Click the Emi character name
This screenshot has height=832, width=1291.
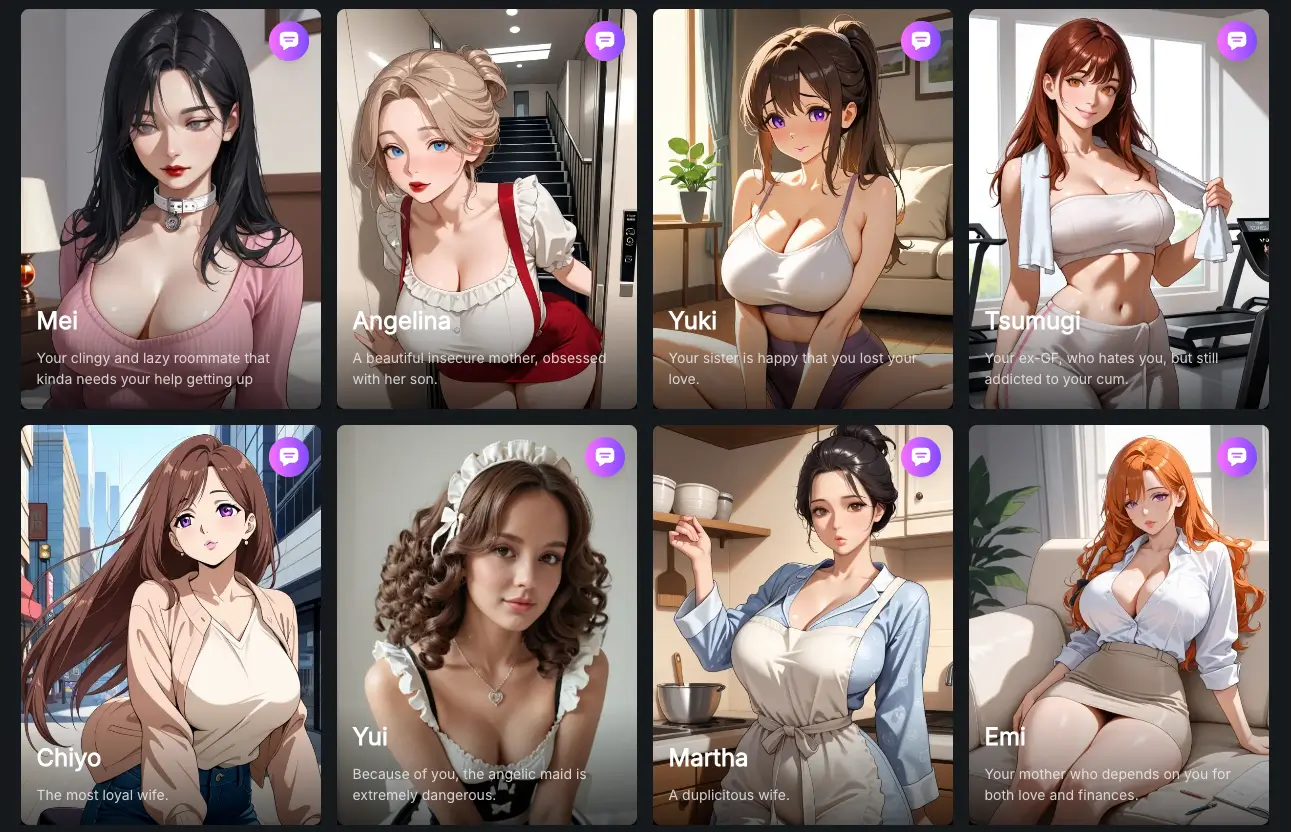pyautogui.click(x=1004, y=737)
